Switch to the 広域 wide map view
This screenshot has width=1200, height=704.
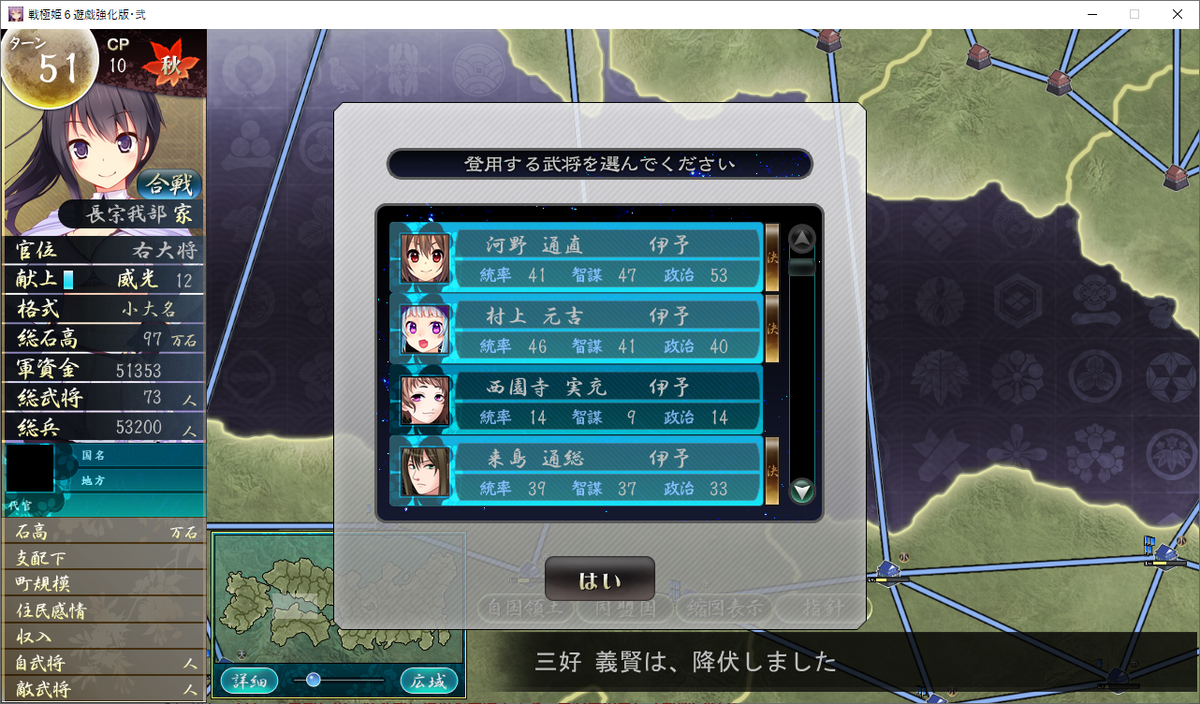(x=429, y=681)
